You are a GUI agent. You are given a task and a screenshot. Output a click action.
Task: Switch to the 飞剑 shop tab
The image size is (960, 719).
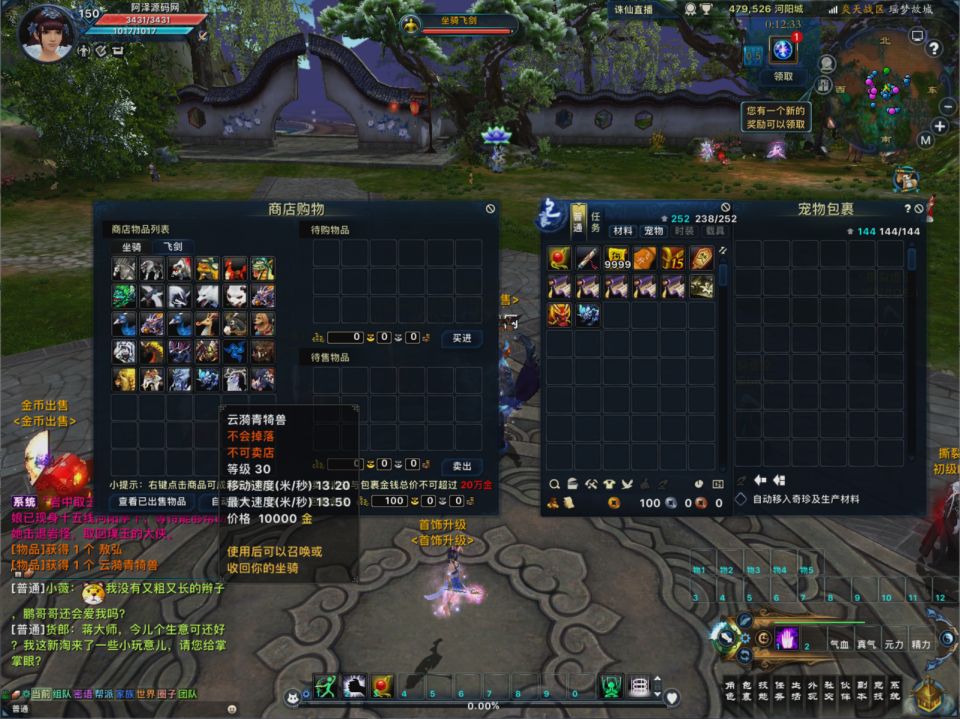click(x=170, y=247)
